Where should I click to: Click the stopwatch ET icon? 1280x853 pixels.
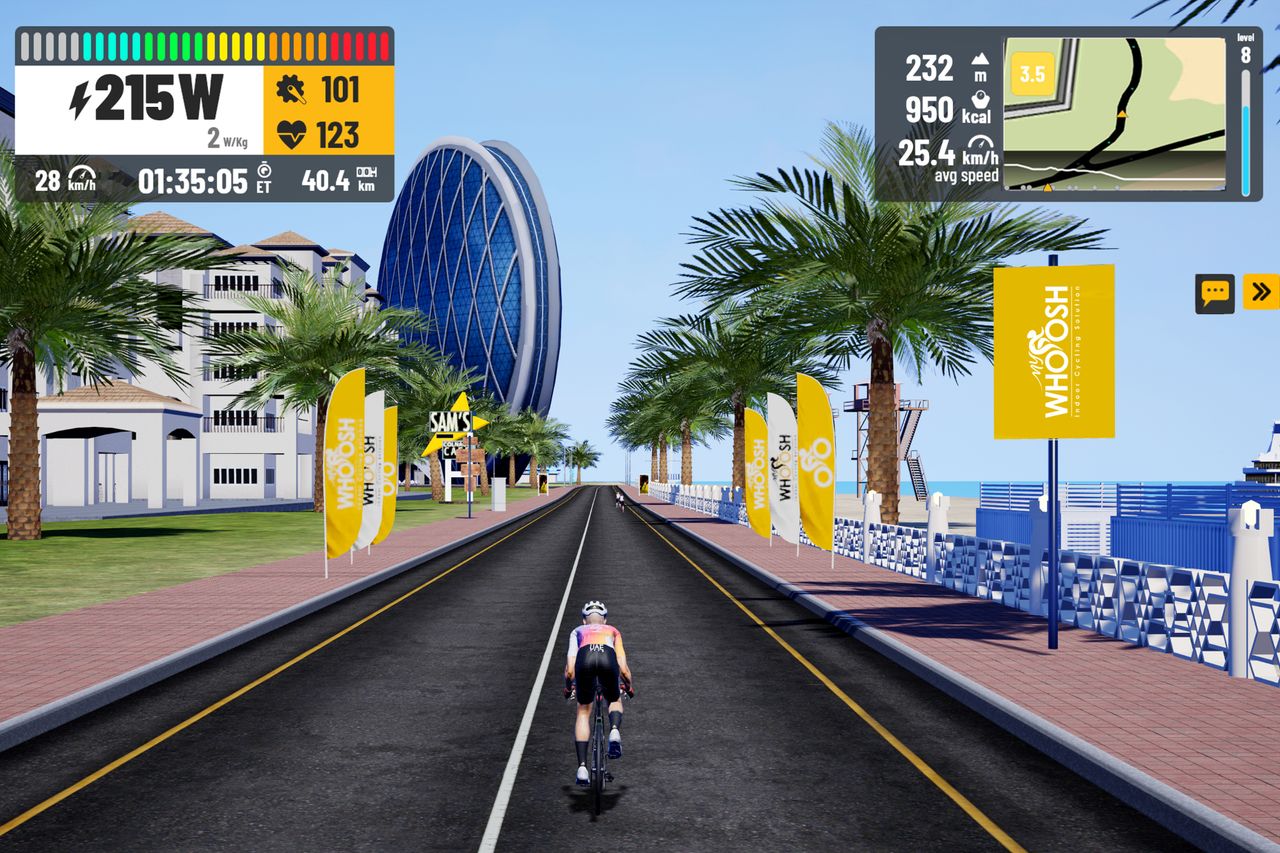click(264, 173)
